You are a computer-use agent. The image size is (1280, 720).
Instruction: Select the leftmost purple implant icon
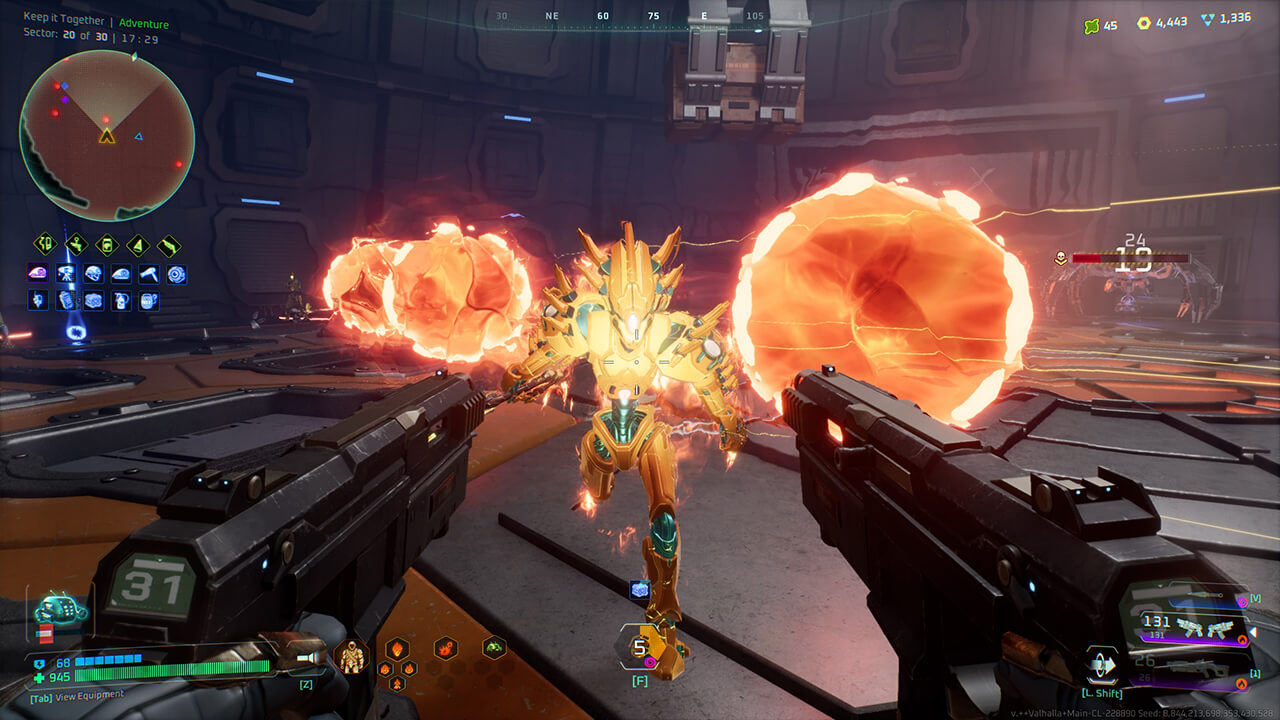coord(40,273)
